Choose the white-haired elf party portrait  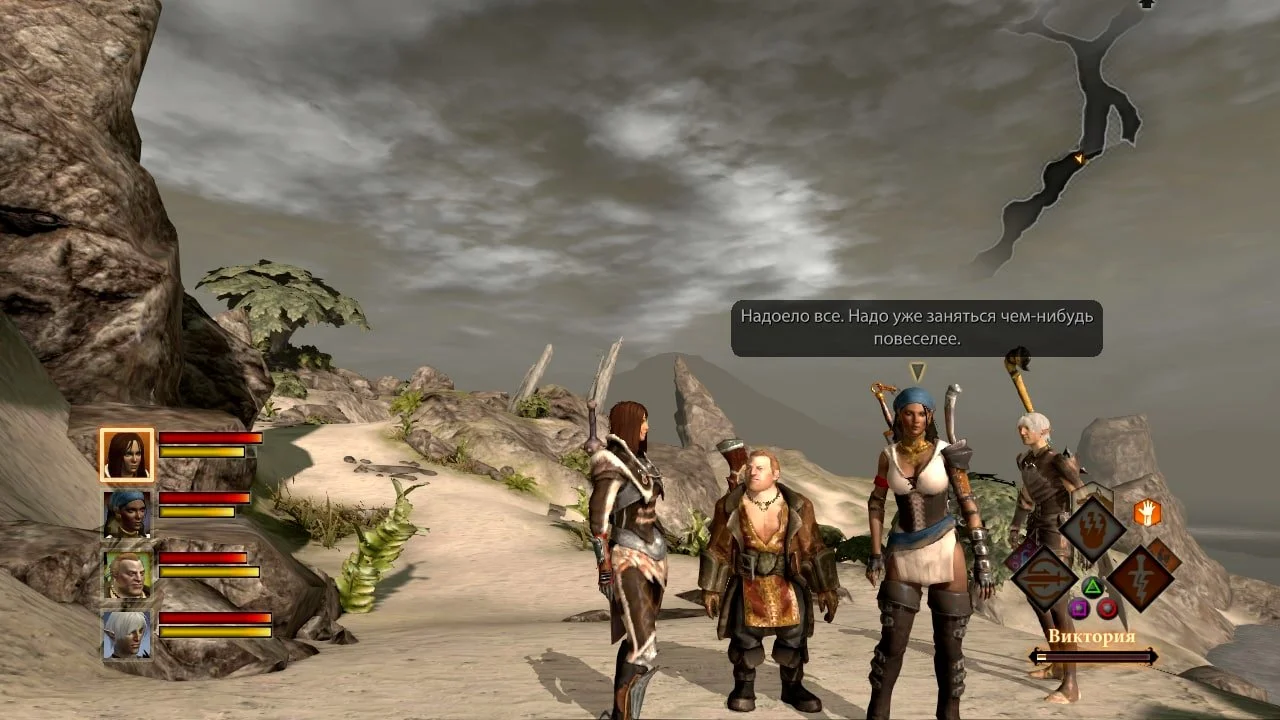point(126,635)
